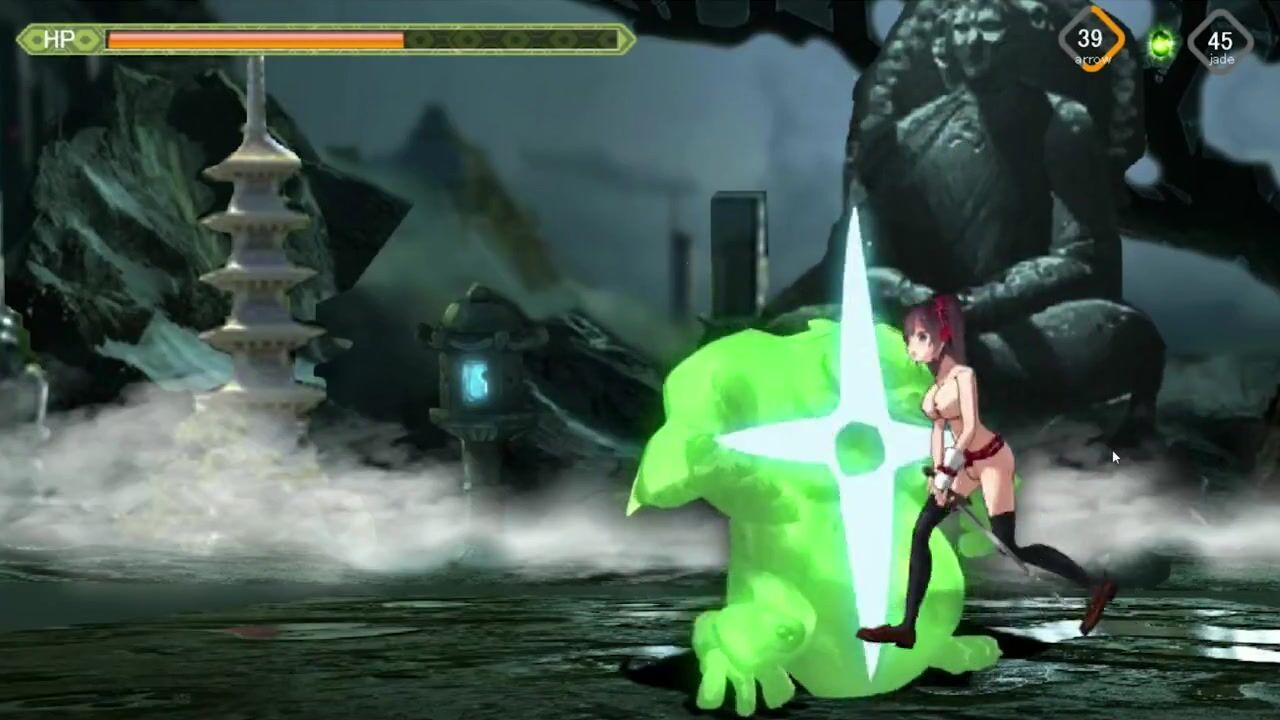Click the glowing green jade gem icon
Image resolution: width=1280 pixels, height=720 pixels.
tap(1161, 44)
